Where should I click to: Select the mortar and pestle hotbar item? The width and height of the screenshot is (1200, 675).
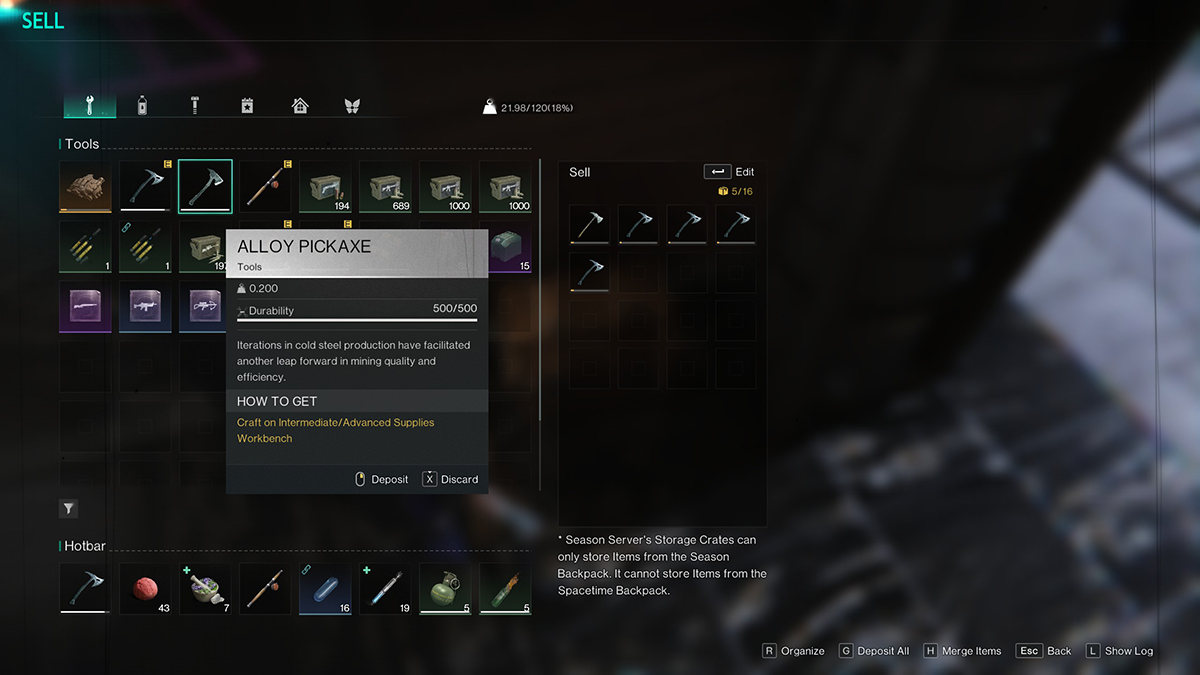(x=205, y=589)
